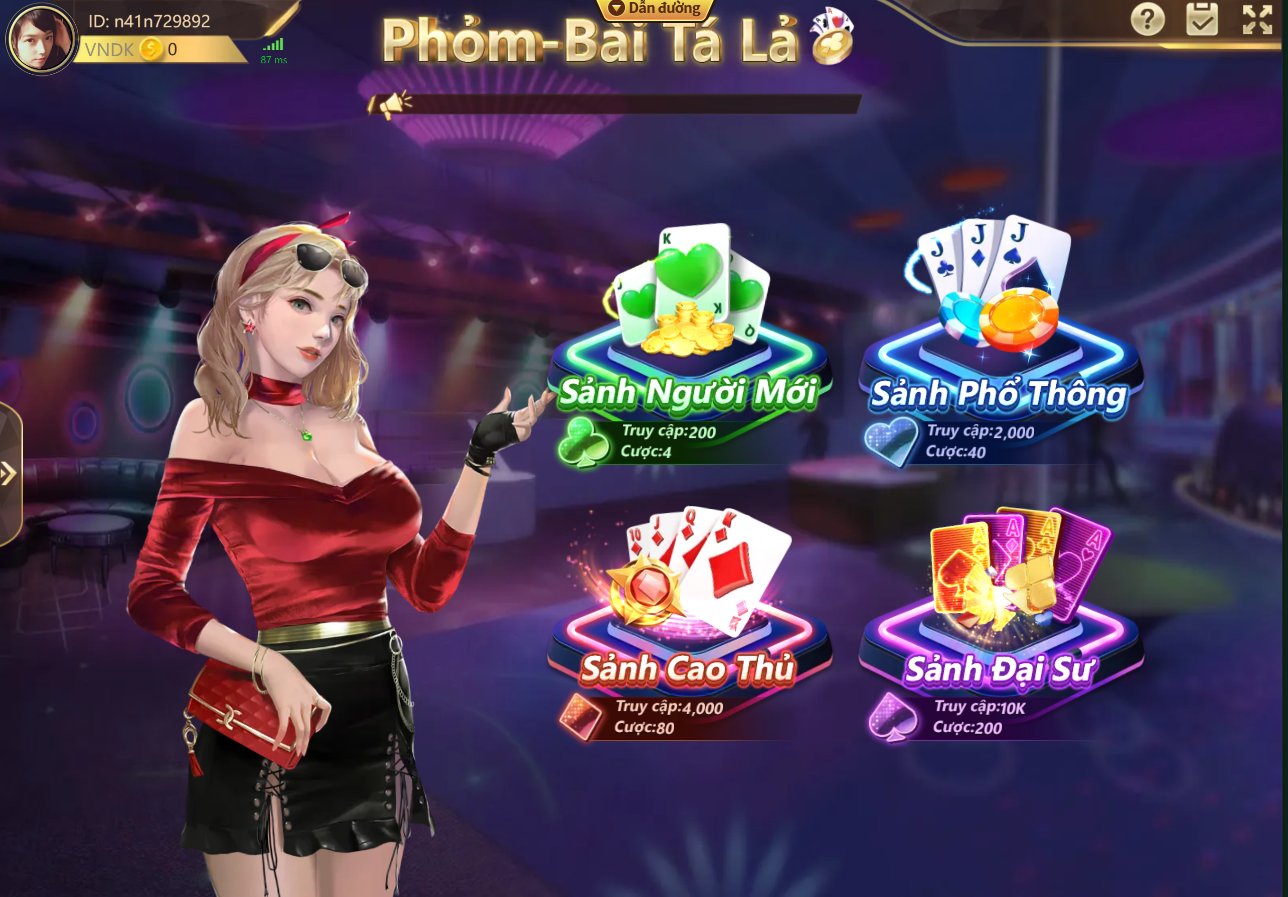
Task: Click the green signal strength indicator
Action: [x=272, y=44]
